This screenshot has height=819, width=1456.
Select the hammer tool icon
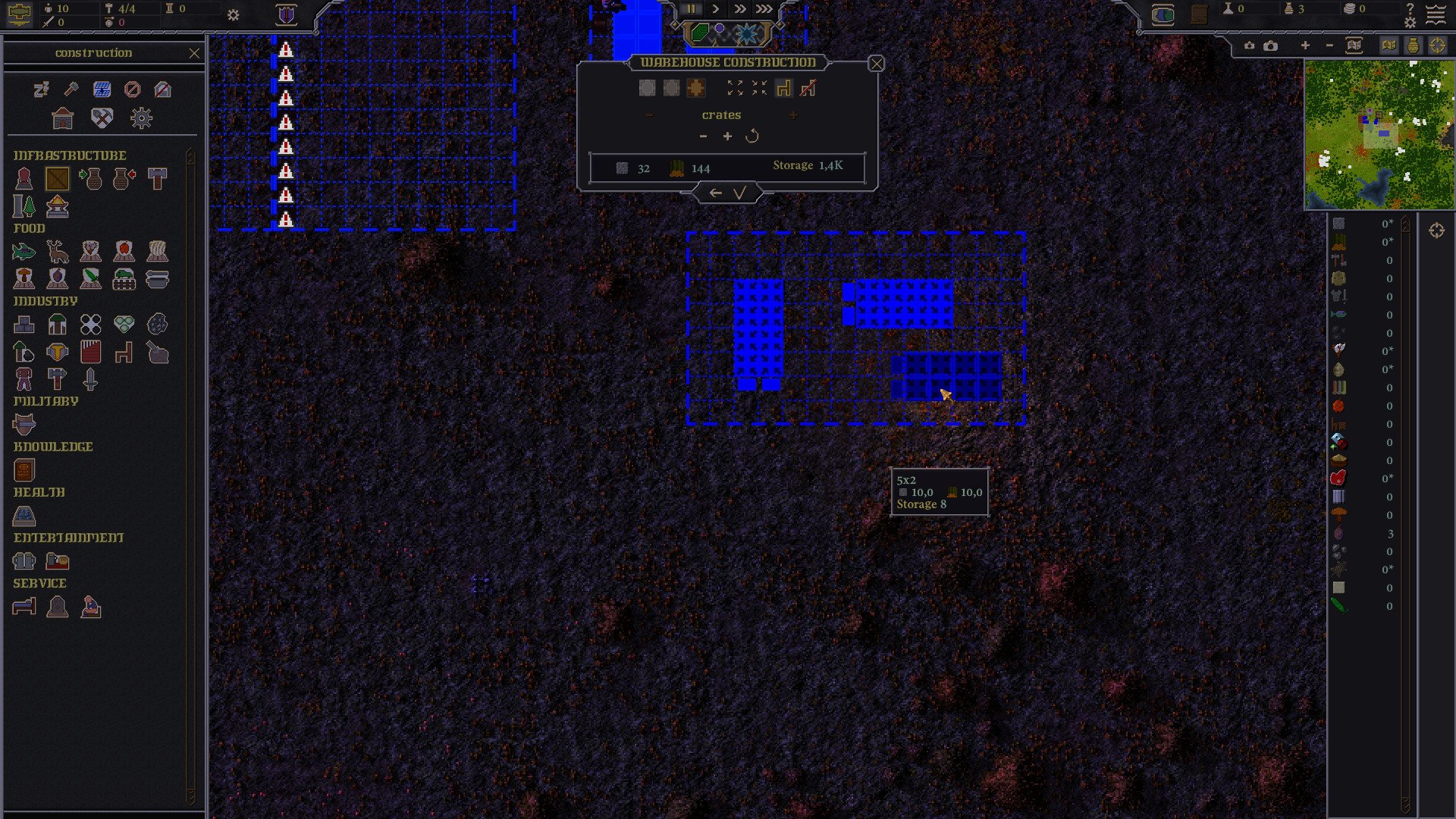point(71,89)
